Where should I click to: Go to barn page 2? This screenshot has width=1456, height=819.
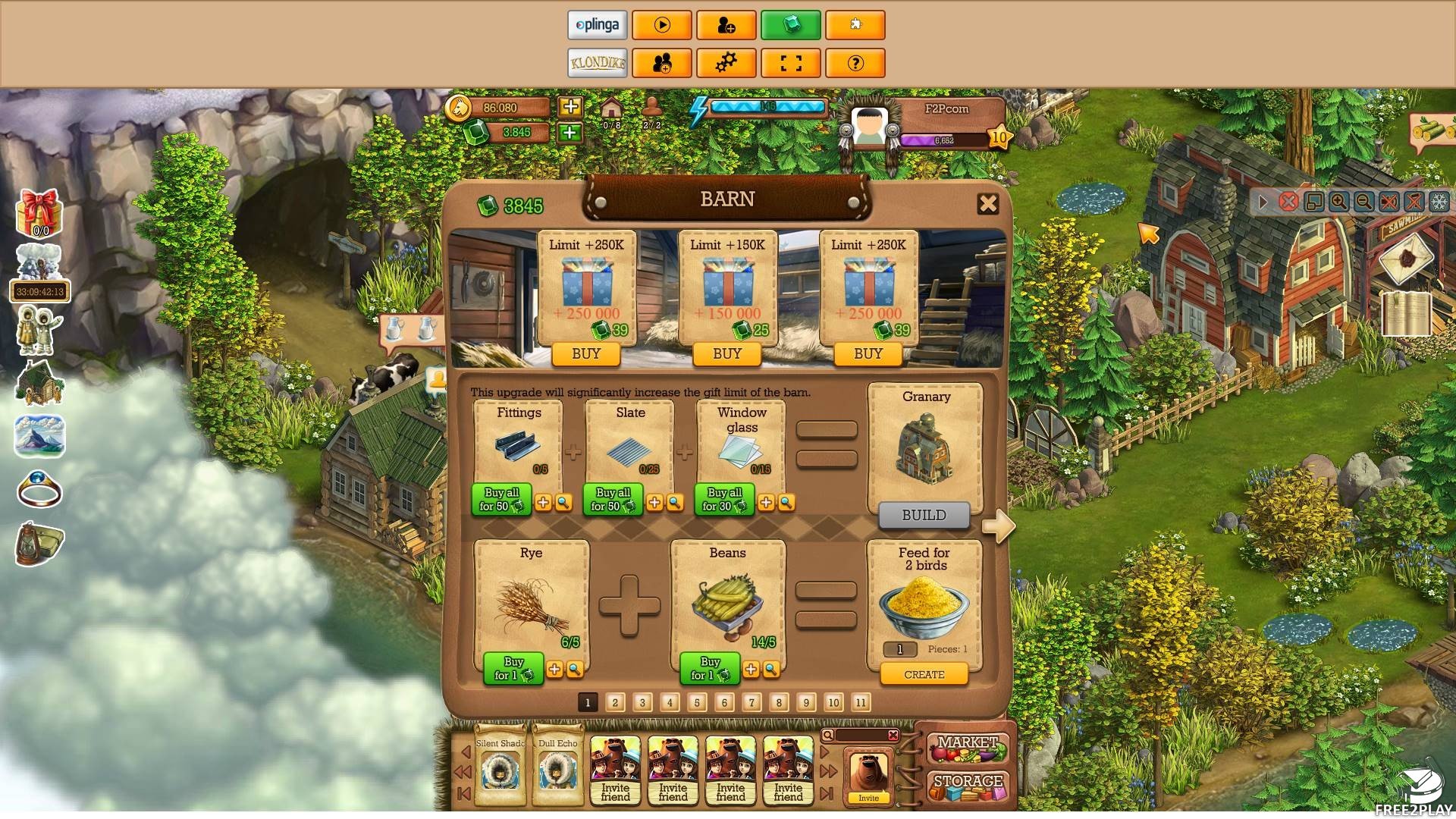pos(615,702)
